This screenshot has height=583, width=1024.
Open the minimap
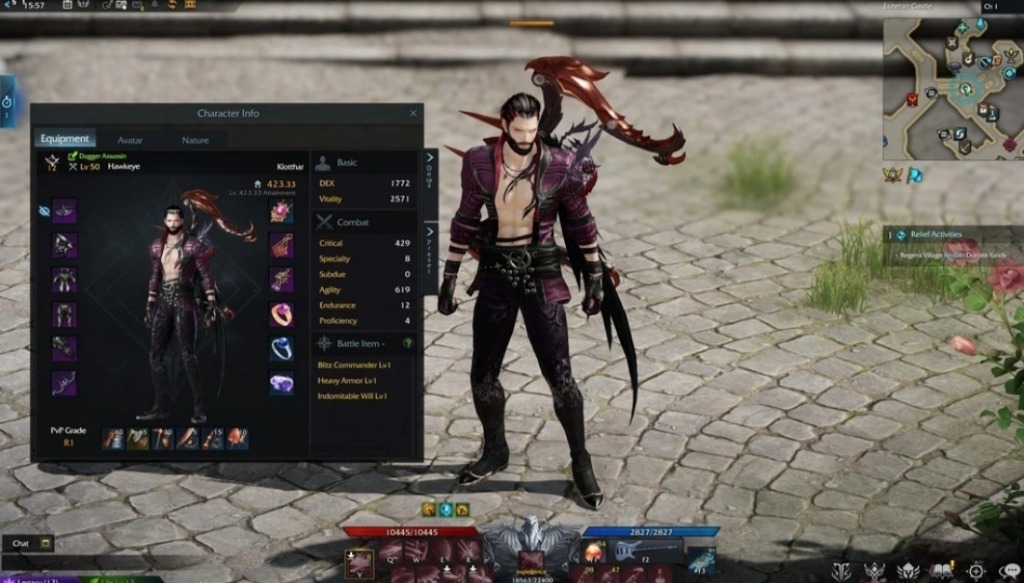(950, 90)
